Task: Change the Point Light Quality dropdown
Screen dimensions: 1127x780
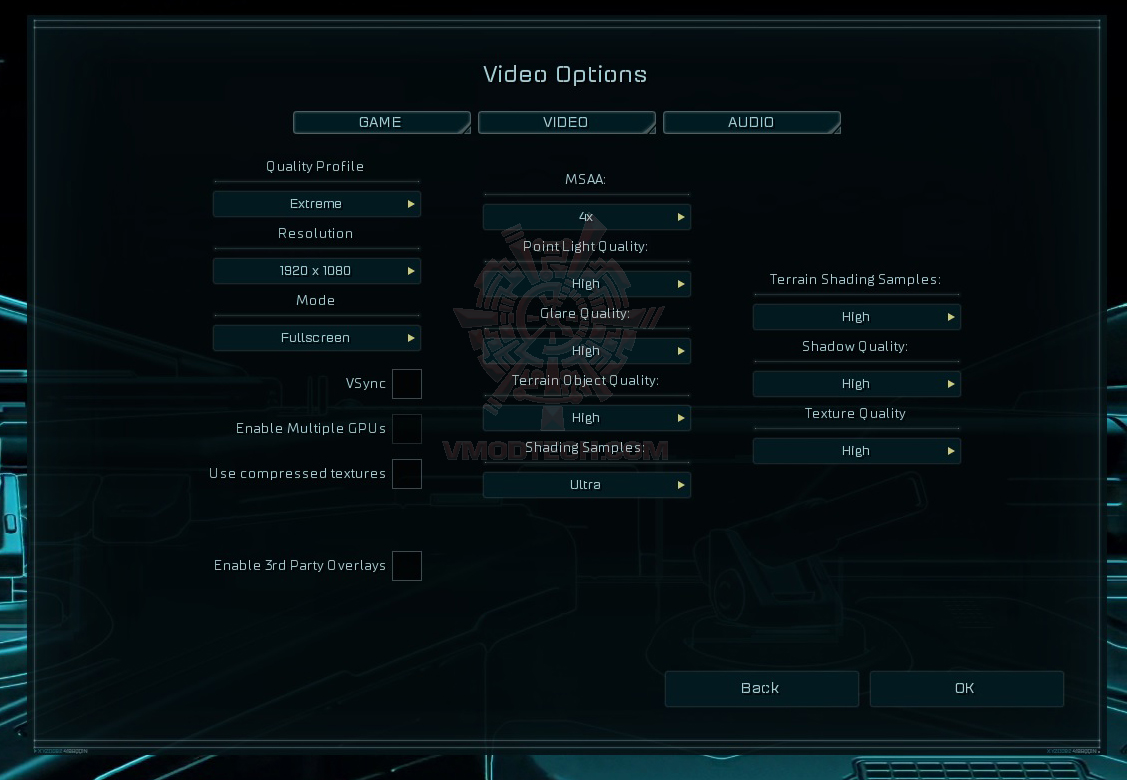Action: tap(586, 284)
